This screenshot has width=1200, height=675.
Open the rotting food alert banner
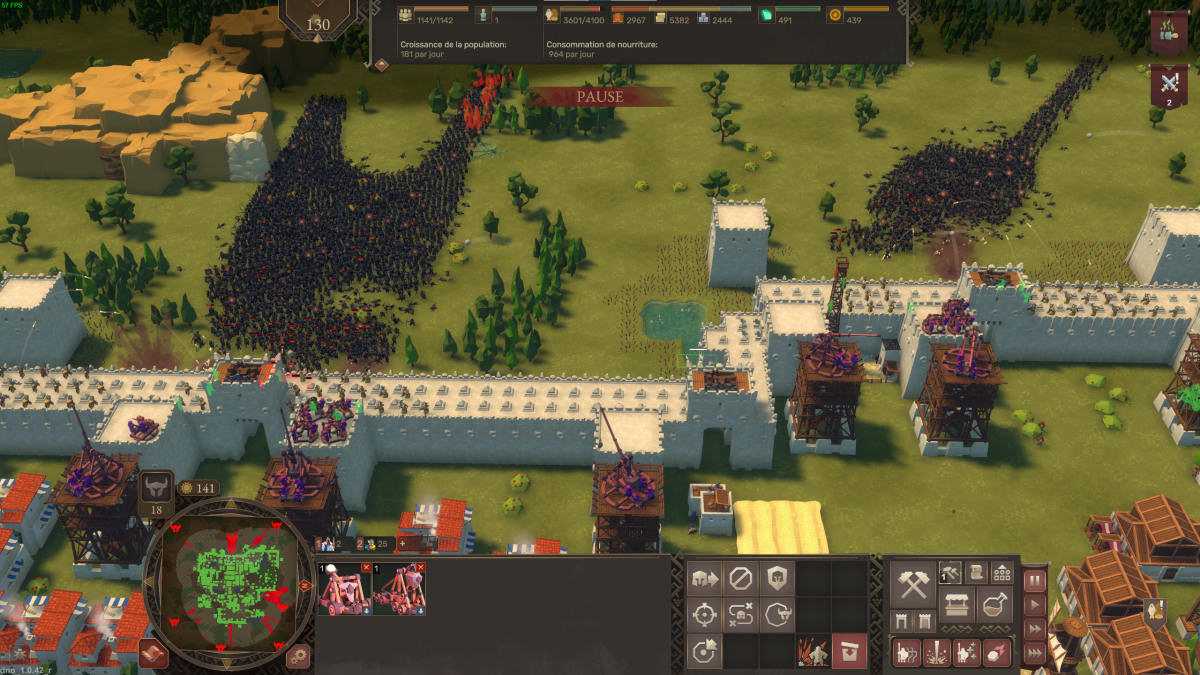click(1168, 31)
